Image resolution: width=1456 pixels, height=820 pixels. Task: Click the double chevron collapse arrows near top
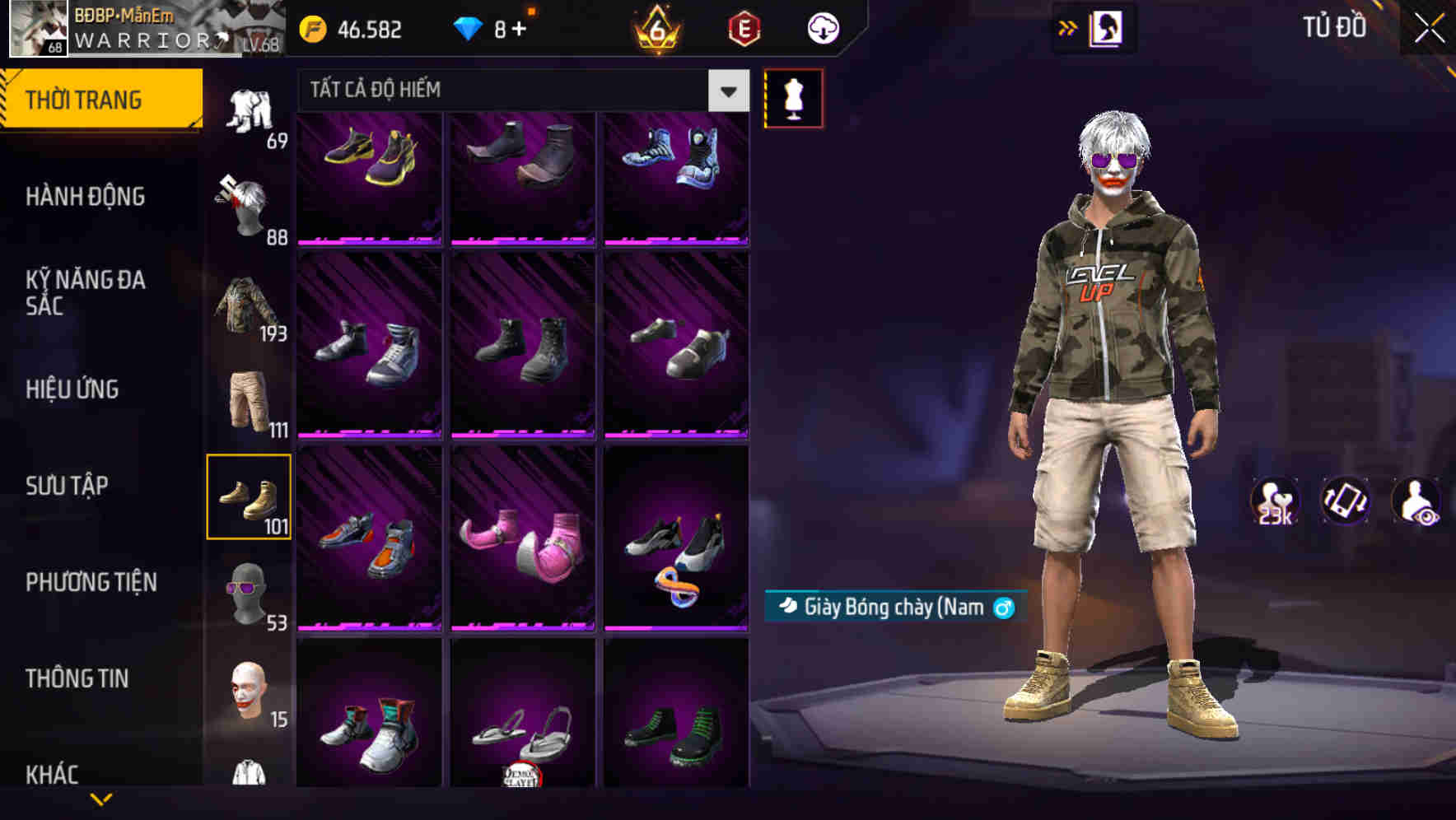pyautogui.click(x=1068, y=27)
